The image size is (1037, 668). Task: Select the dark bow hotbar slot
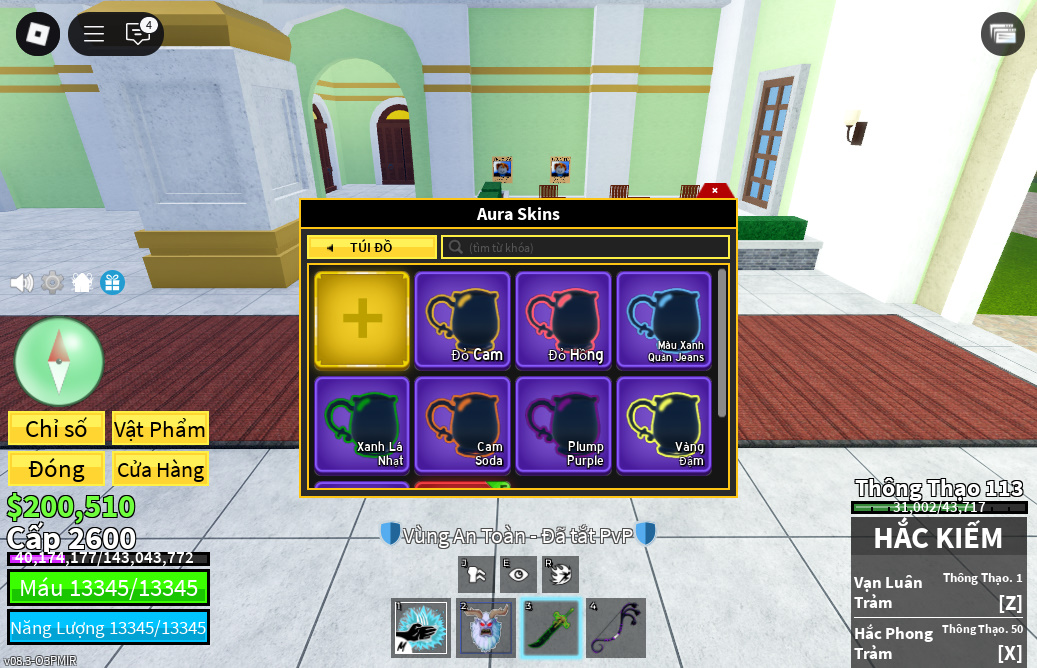[616, 628]
